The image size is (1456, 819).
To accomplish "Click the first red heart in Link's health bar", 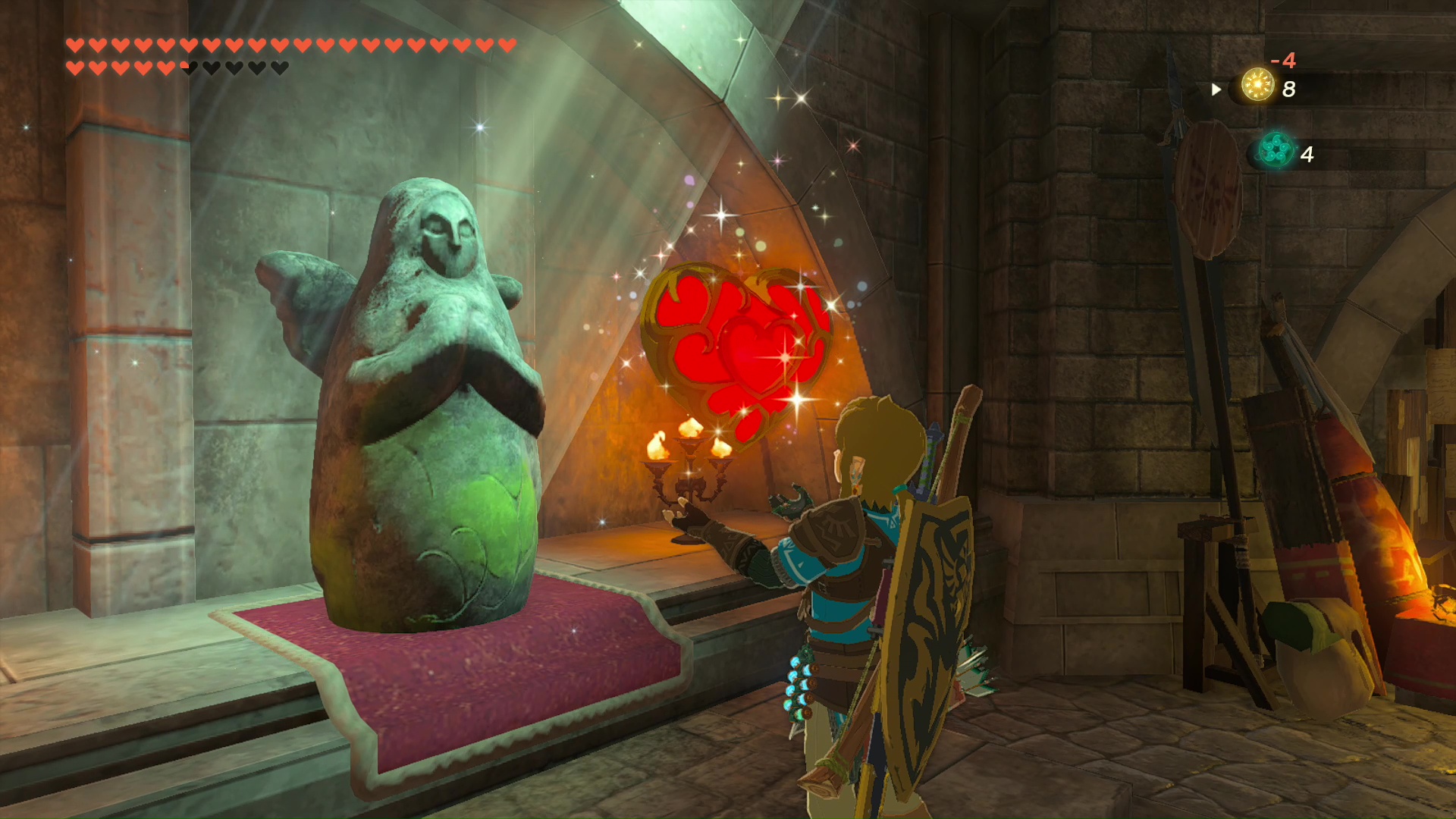I will click(74, 44).
